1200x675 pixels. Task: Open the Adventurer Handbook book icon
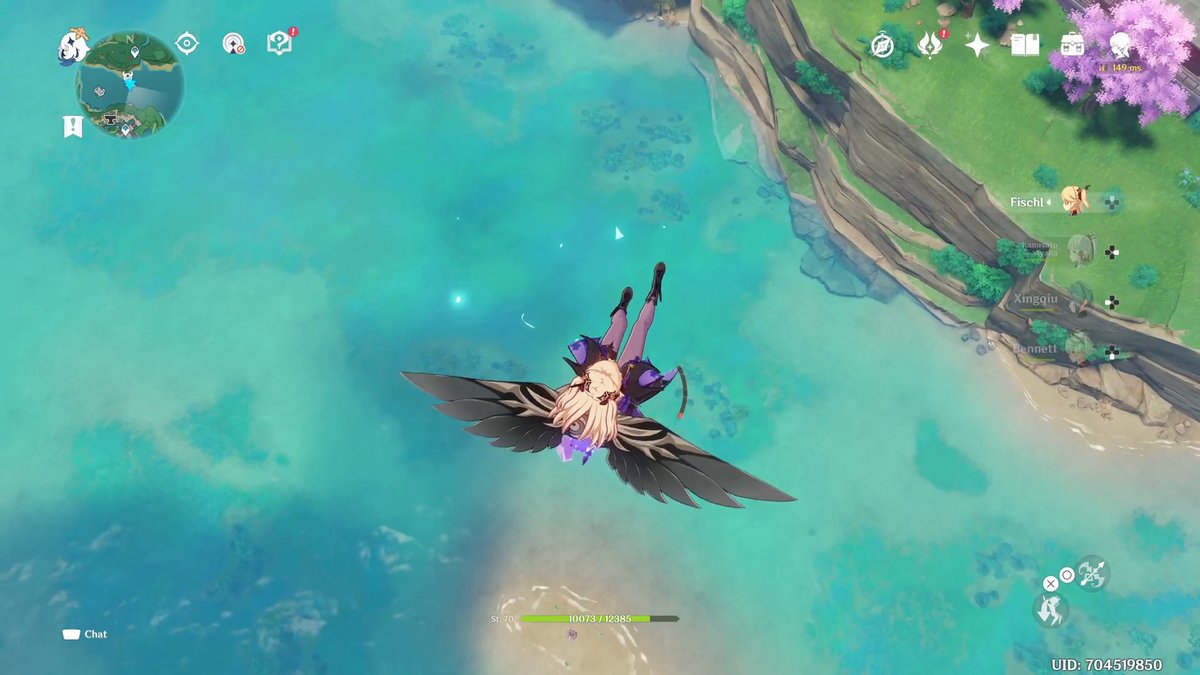[x=1024, y=45]
